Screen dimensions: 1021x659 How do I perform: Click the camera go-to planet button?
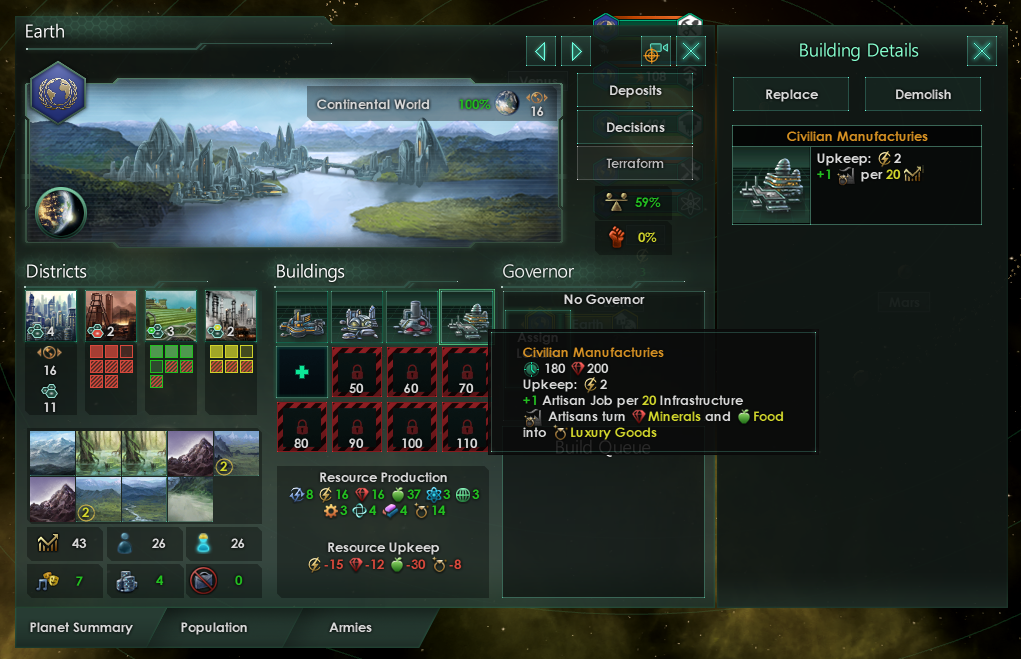pos(656,51)
